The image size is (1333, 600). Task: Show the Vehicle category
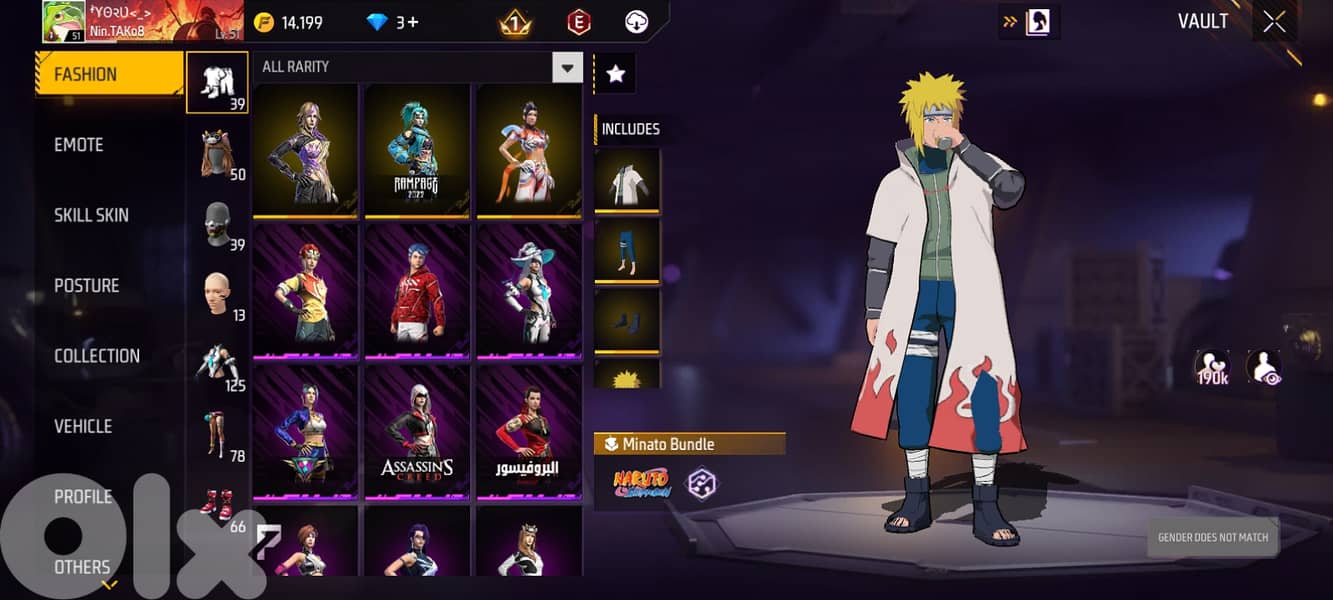tap(83, 426)
